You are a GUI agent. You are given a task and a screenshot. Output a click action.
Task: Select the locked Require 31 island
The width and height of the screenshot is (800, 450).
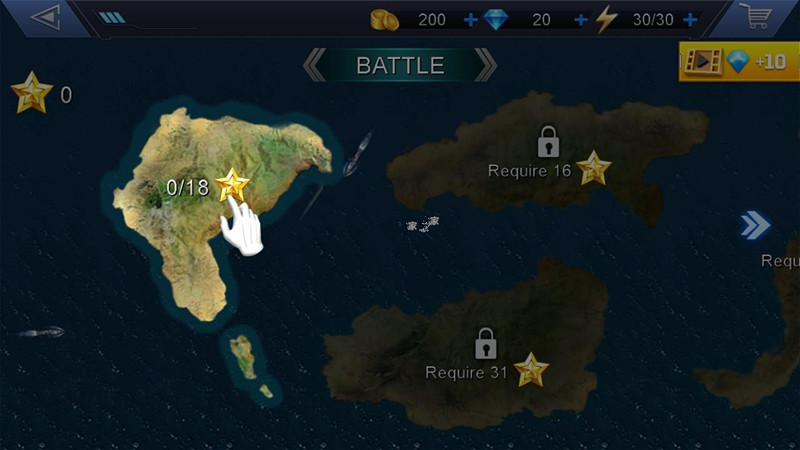(487, 362)
